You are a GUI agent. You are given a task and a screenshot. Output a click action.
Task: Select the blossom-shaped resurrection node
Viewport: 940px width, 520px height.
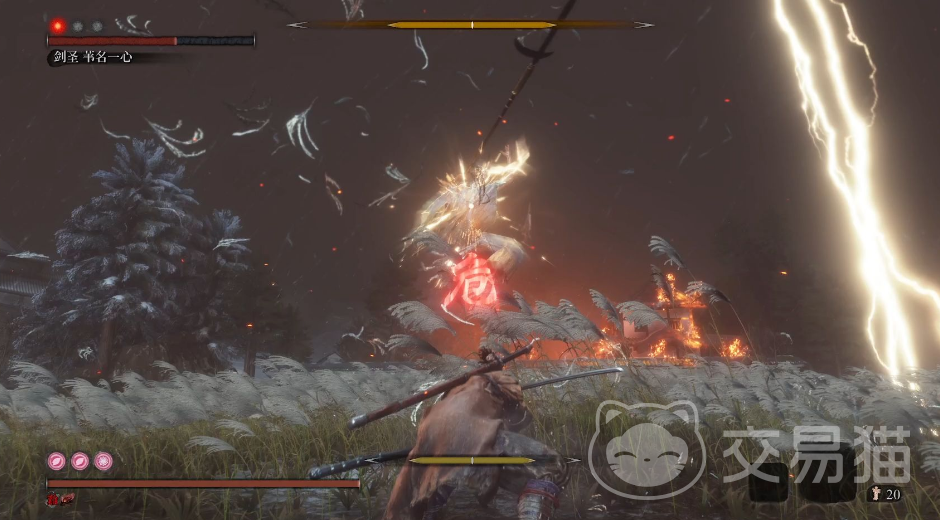pos(104,461)
